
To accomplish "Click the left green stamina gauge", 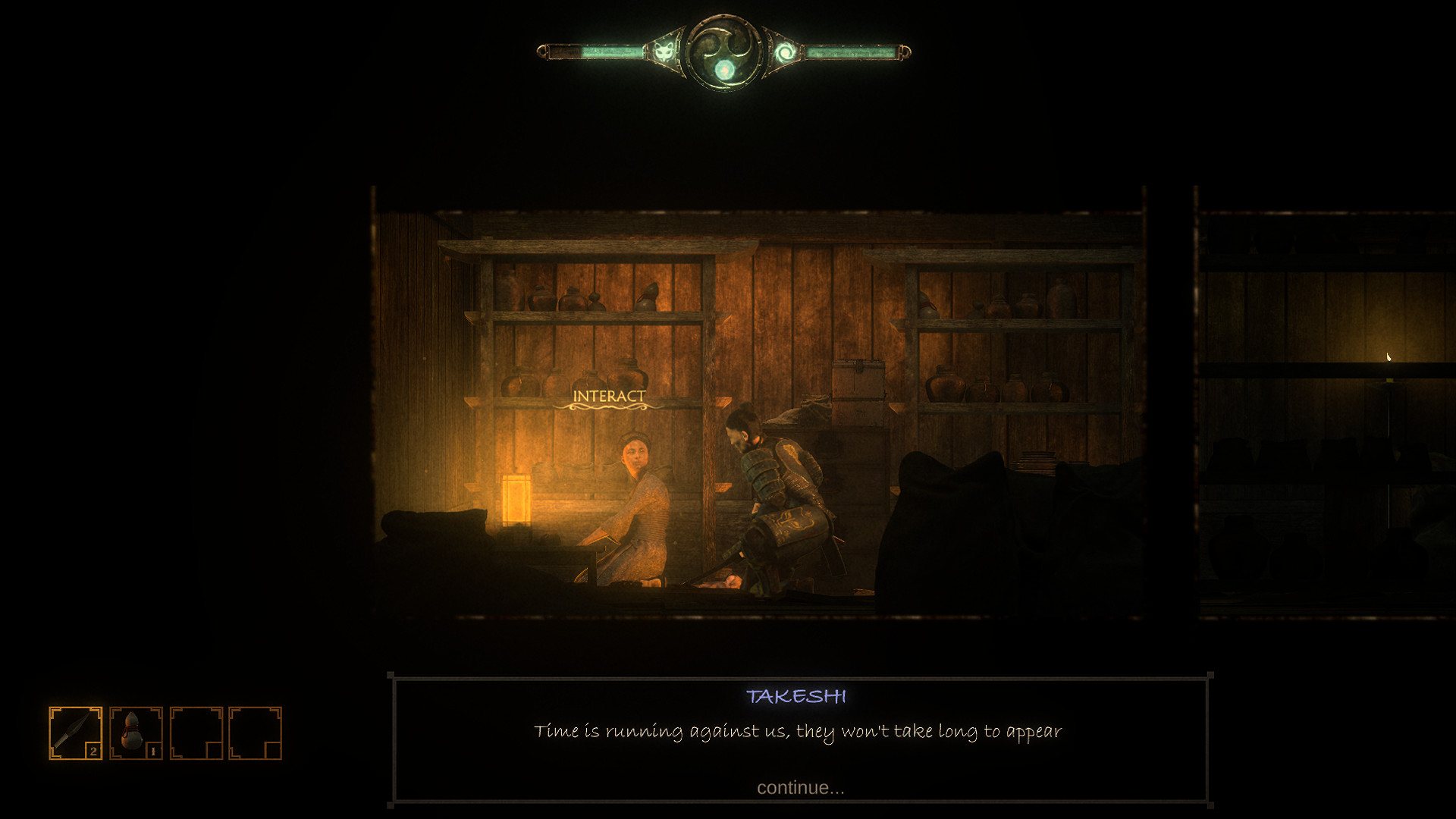I will (x=599, y=52).
